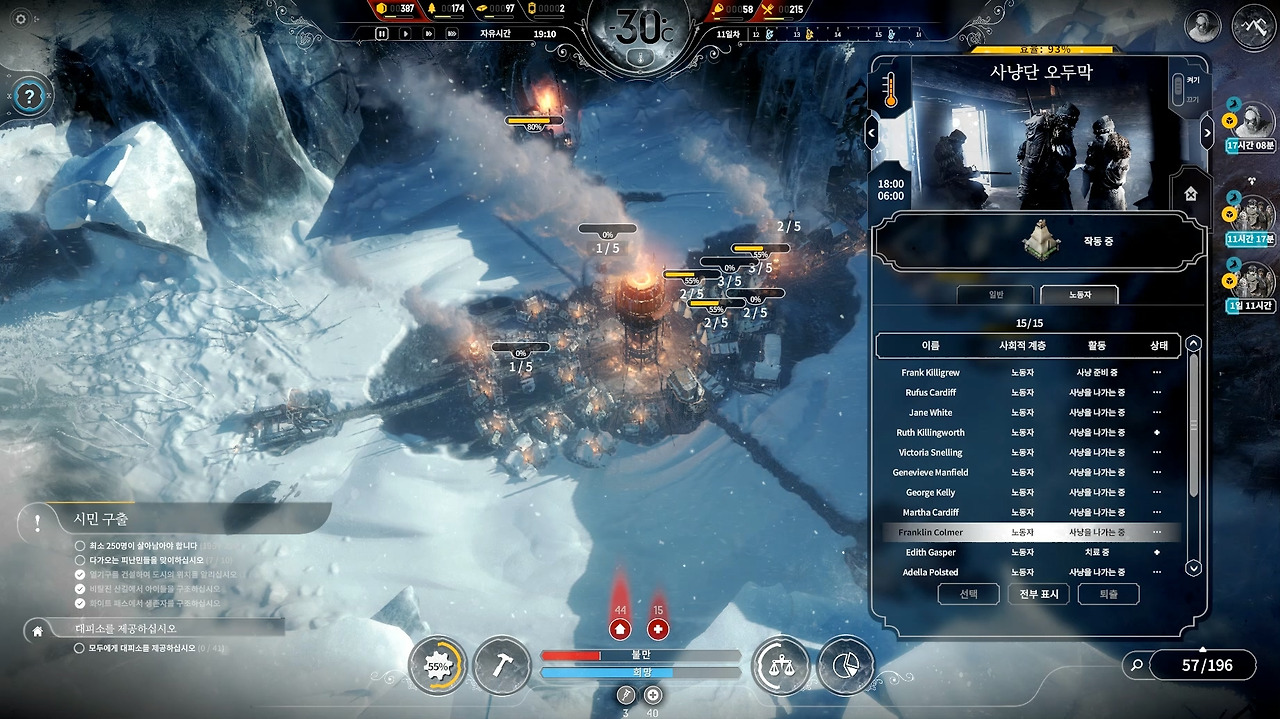Open the economy pie chart overview
This screenshot has height=719, width=1280.
click(x=845, y=665)
